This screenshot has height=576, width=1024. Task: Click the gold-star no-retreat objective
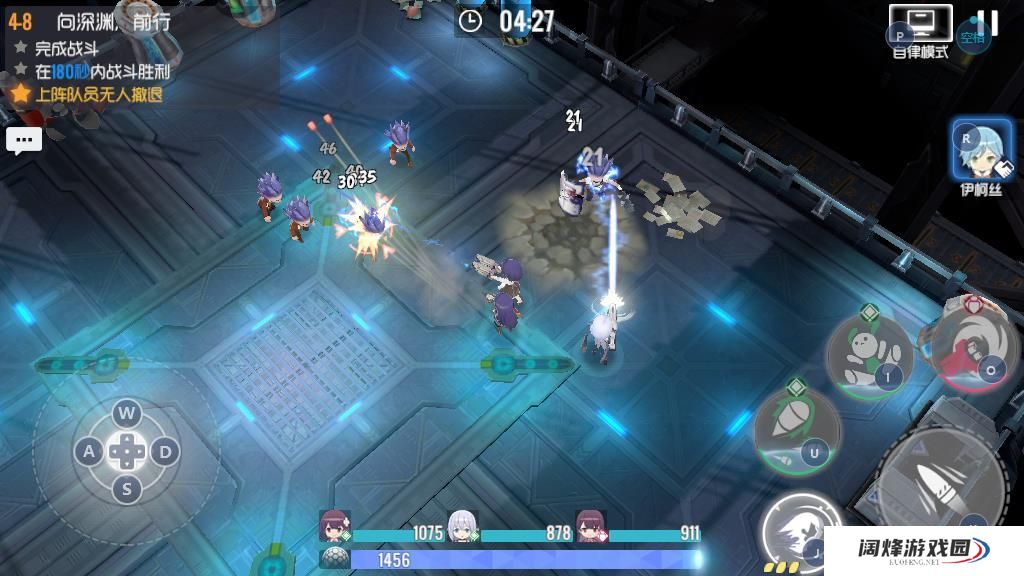click(x=88, y=95)
